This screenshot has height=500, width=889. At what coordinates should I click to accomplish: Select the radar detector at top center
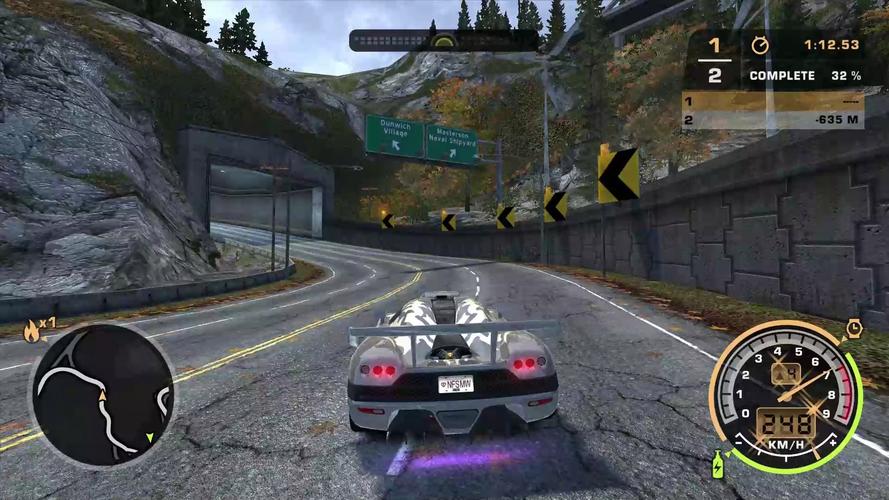pyautogui.click(x=442, y=41)
